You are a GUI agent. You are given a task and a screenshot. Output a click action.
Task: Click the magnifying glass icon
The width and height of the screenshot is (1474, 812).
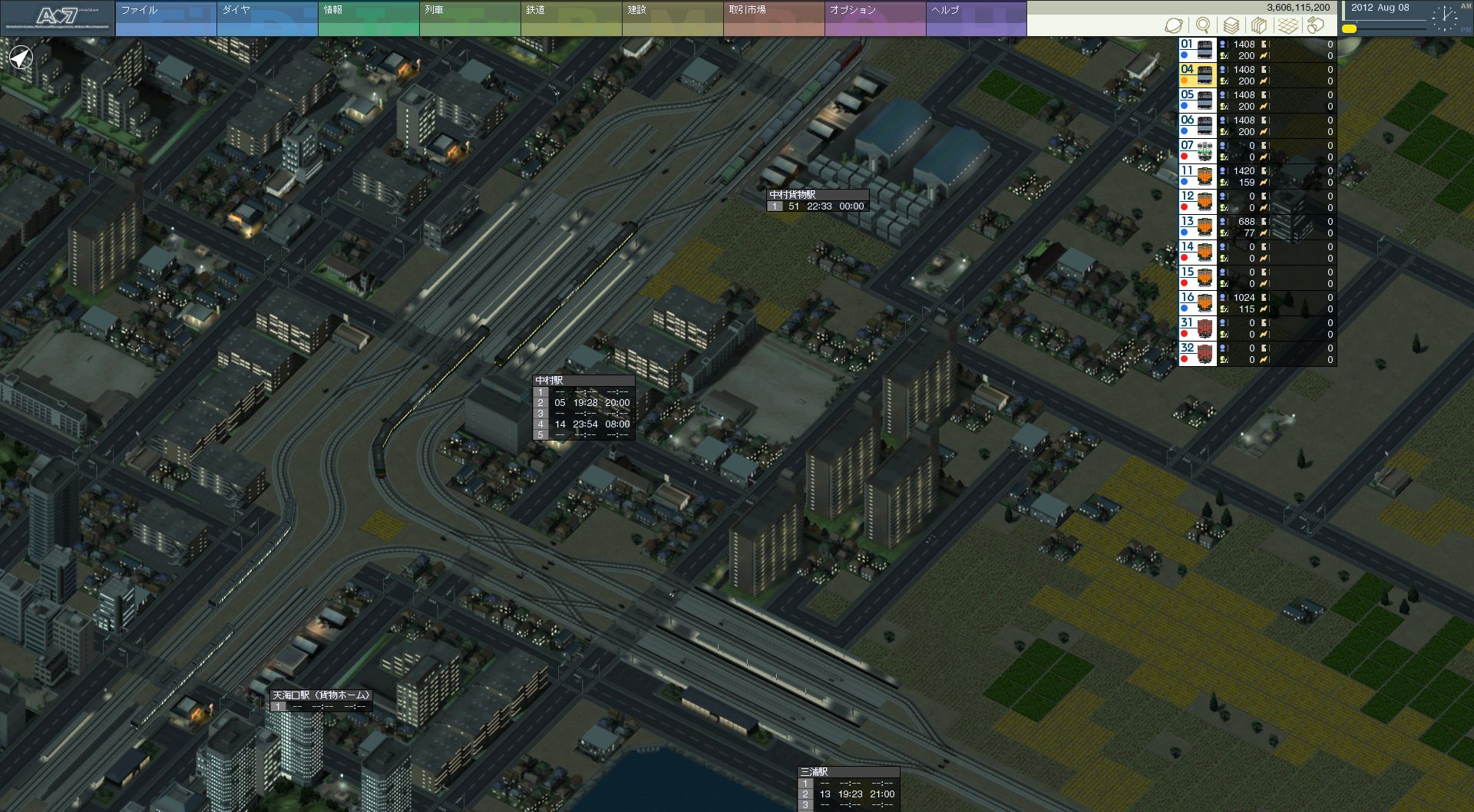(x=1203, y=25)
